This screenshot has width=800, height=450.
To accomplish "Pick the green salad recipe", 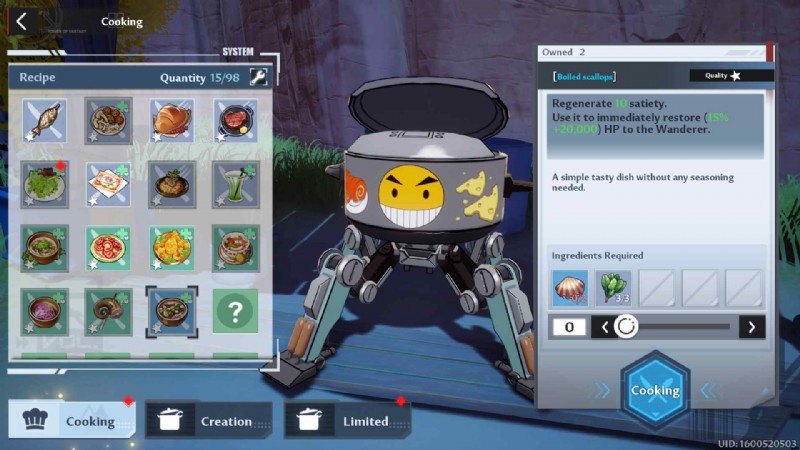I will (45, 184).
